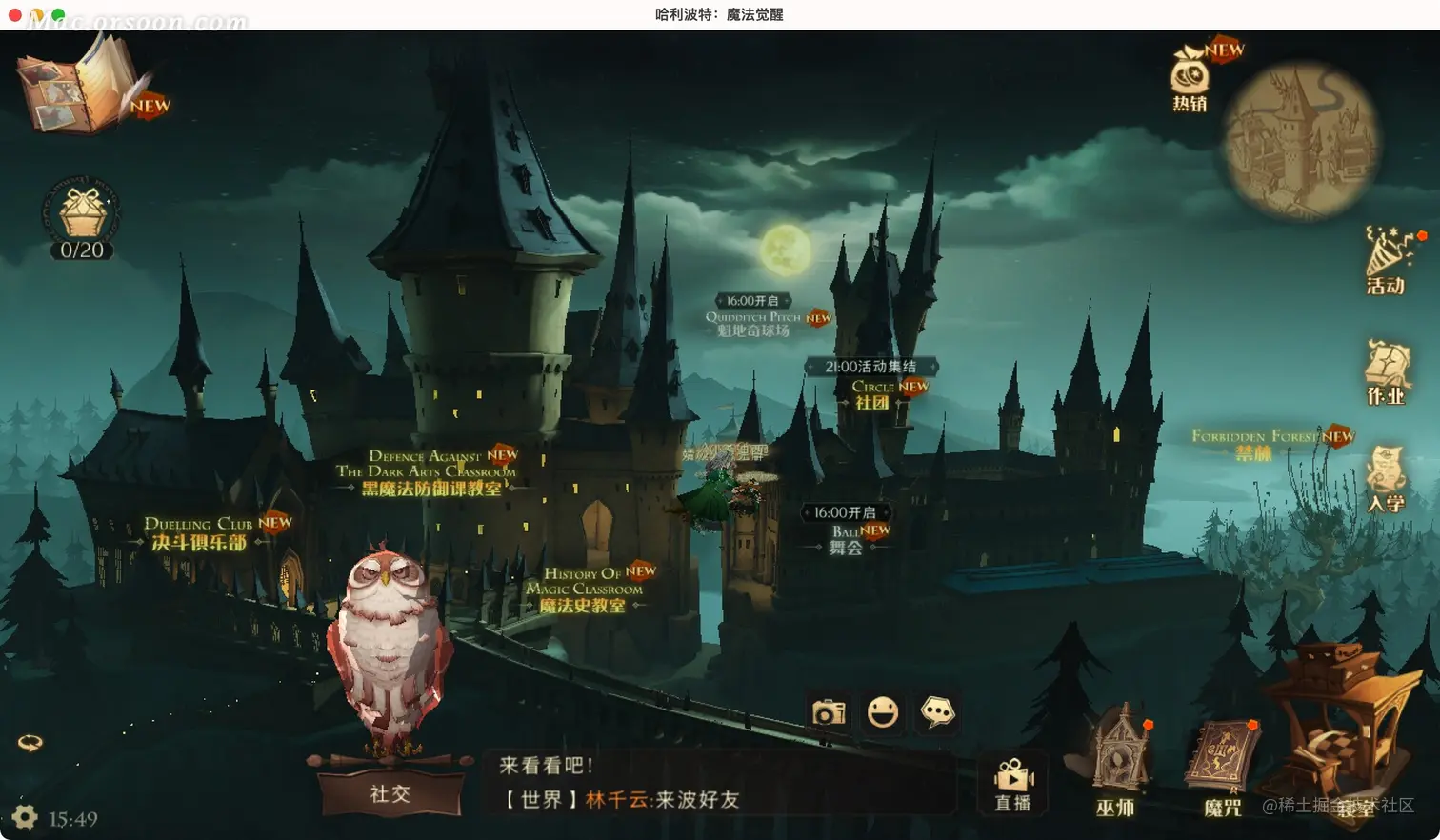Image resolution: width=1440 pixels, height=840 pixels.
Task: Open the 活动 events menu
Action: [x=1386, y=261]
